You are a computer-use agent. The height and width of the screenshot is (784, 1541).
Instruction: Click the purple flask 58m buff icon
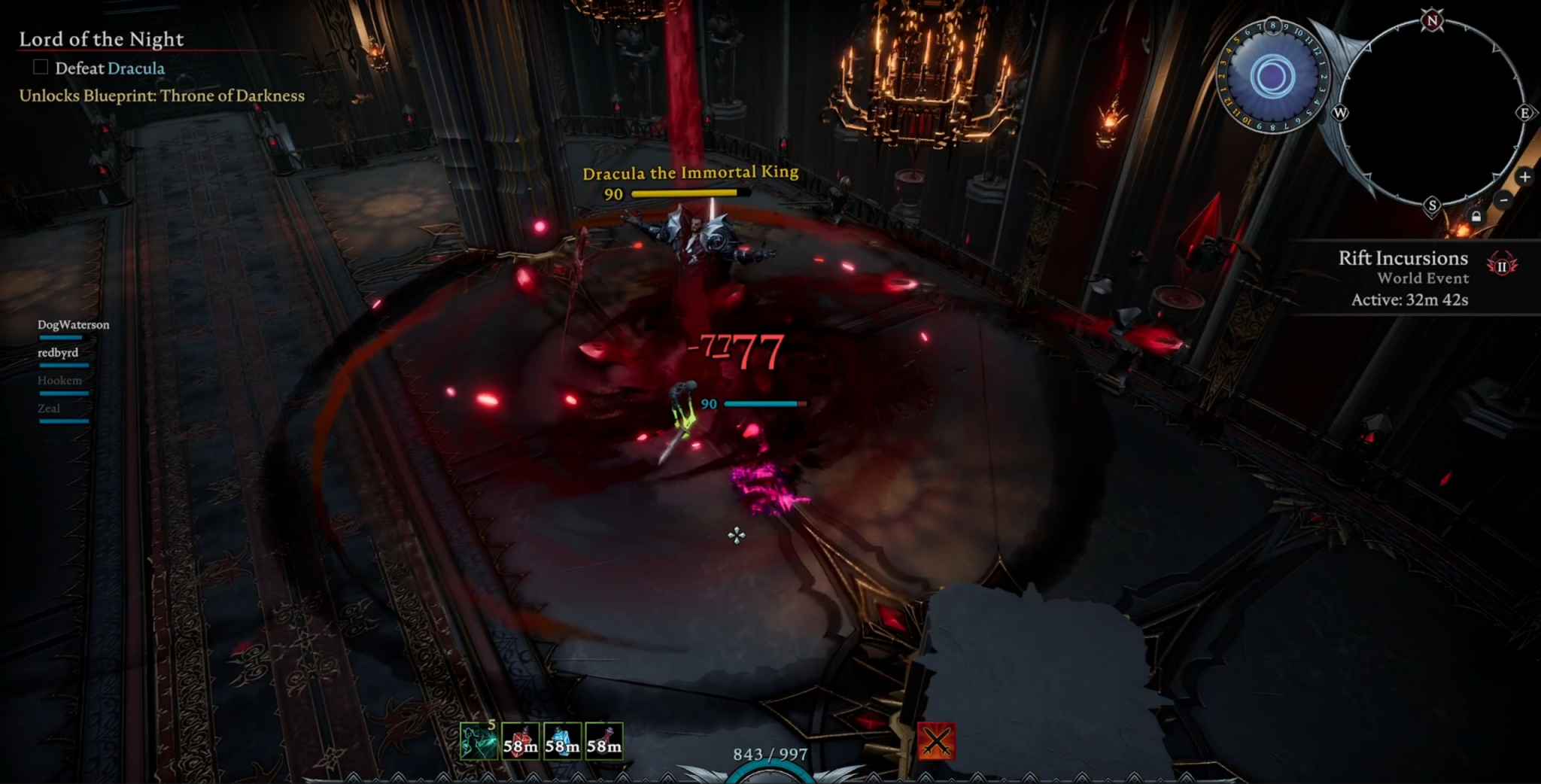[604, 742]
